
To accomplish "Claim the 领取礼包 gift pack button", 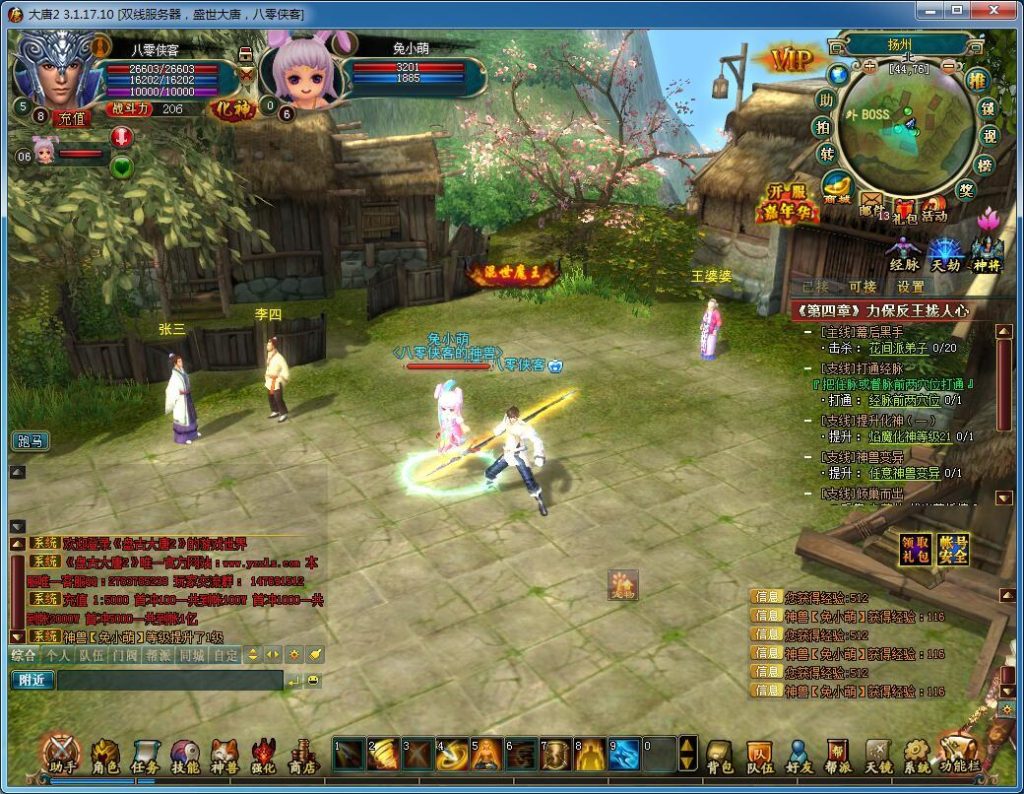I will tap(913, 549).
